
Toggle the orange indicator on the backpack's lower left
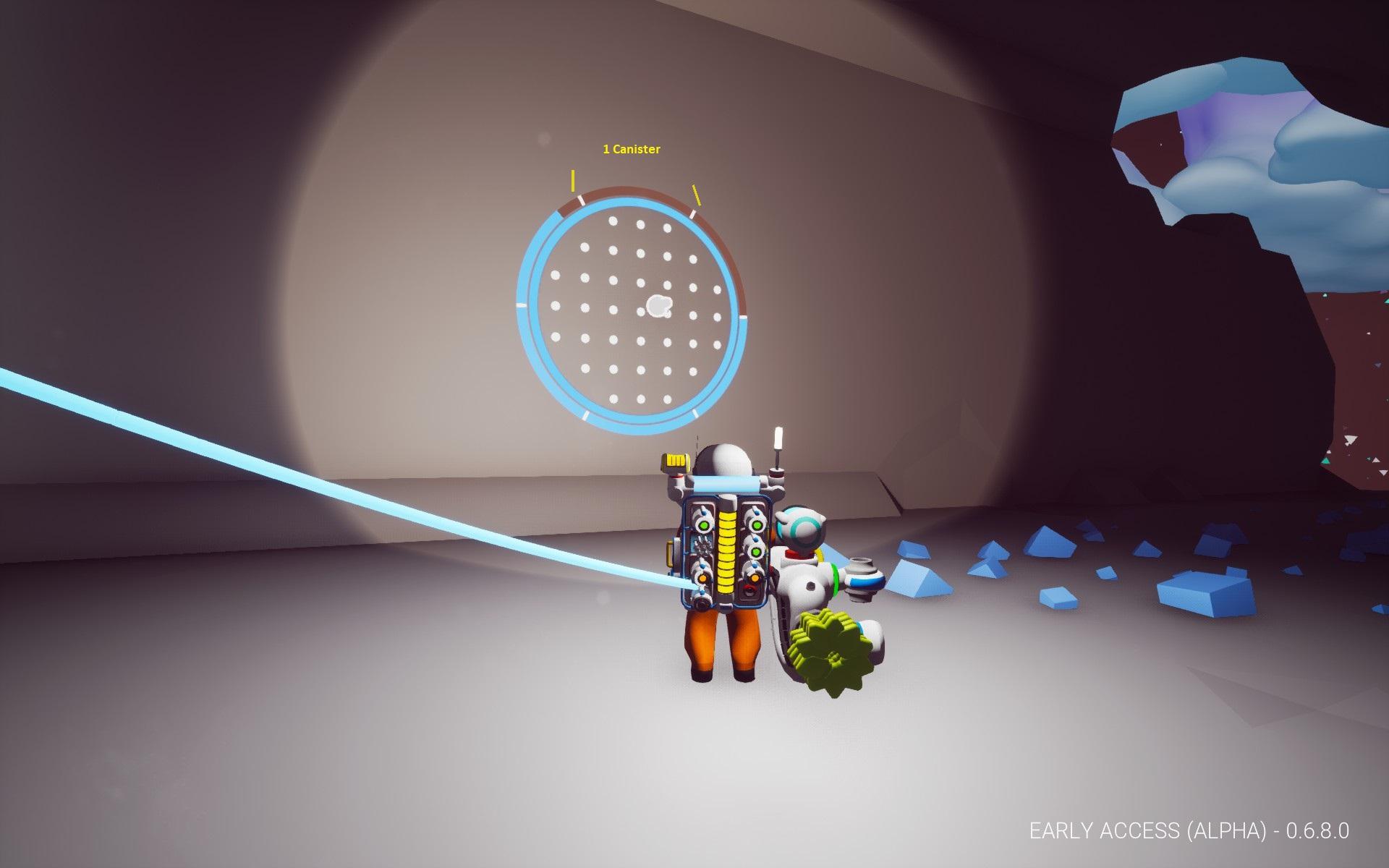(x=702, y=578)
